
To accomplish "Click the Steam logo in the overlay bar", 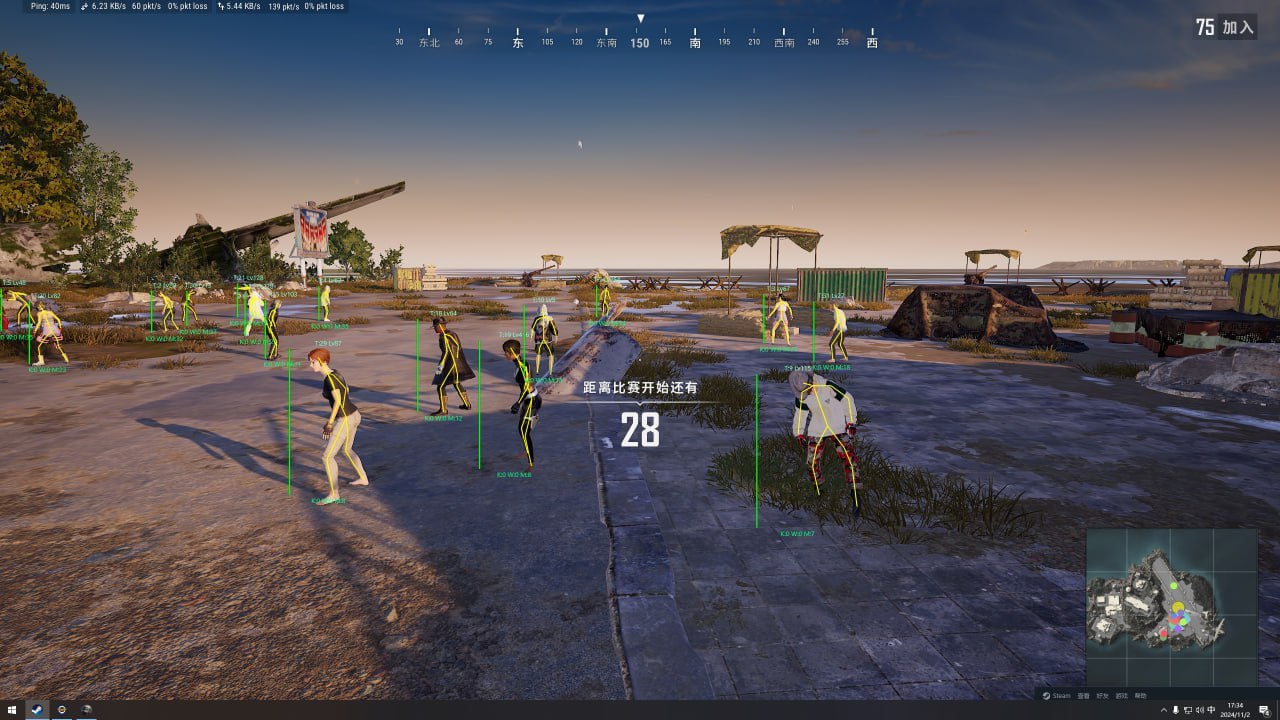I will point(1047,696).
